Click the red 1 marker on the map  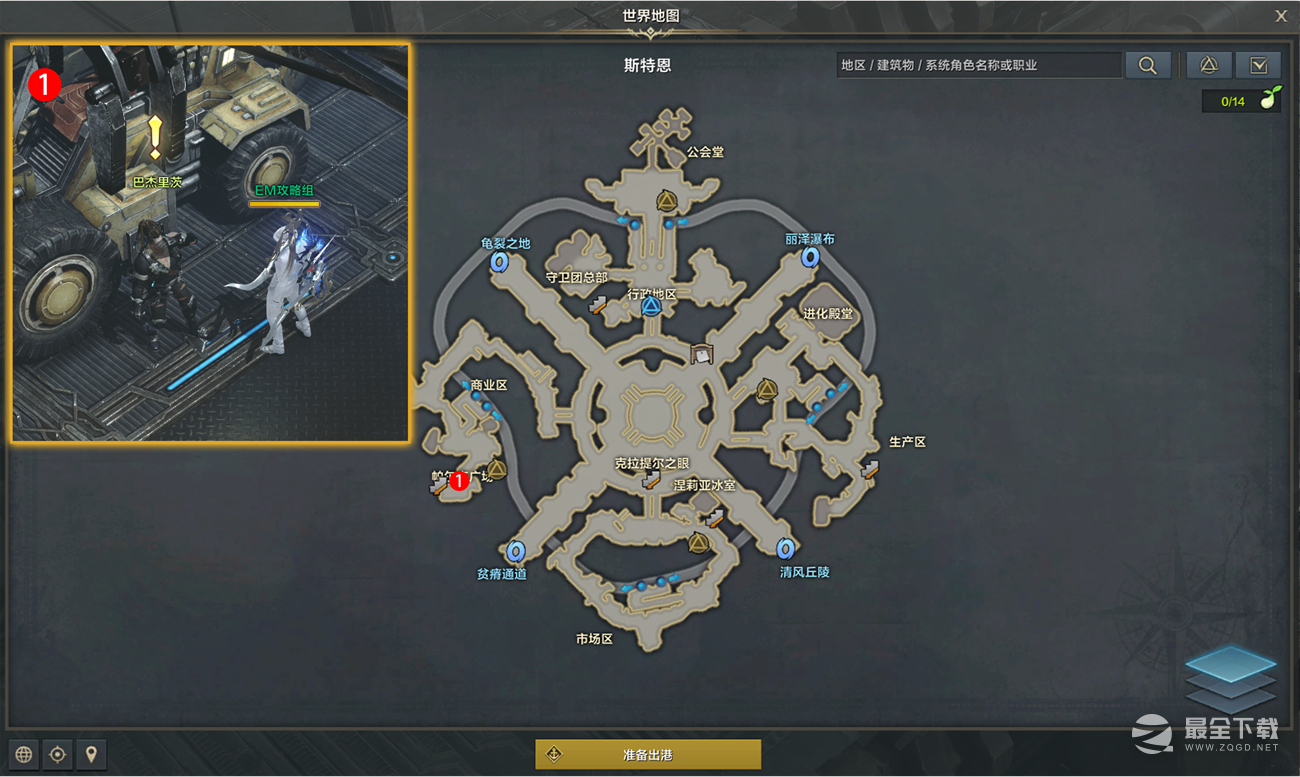click(x=459, y=480)
